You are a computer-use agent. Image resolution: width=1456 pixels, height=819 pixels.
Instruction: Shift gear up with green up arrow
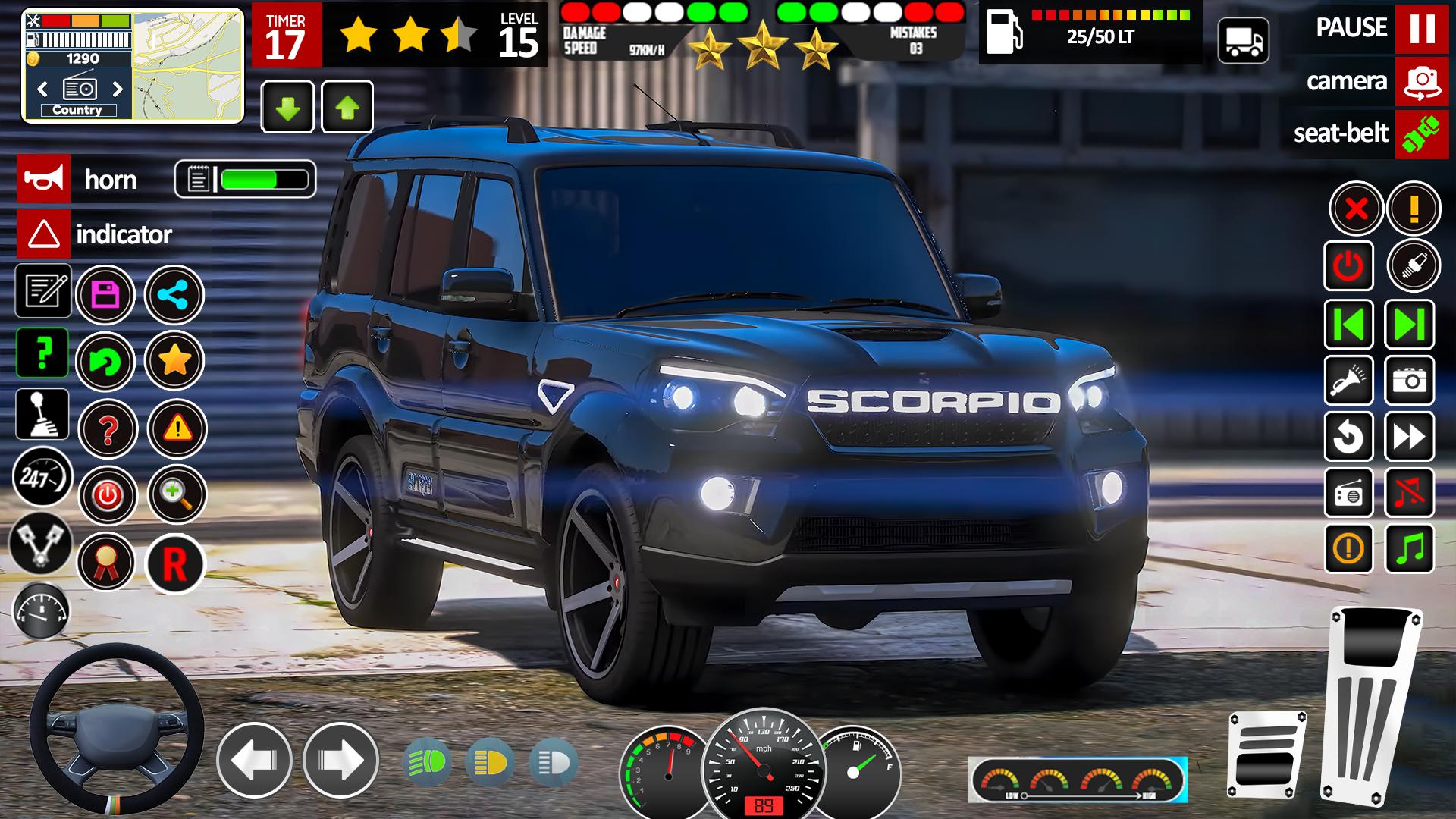coord(347,106)
